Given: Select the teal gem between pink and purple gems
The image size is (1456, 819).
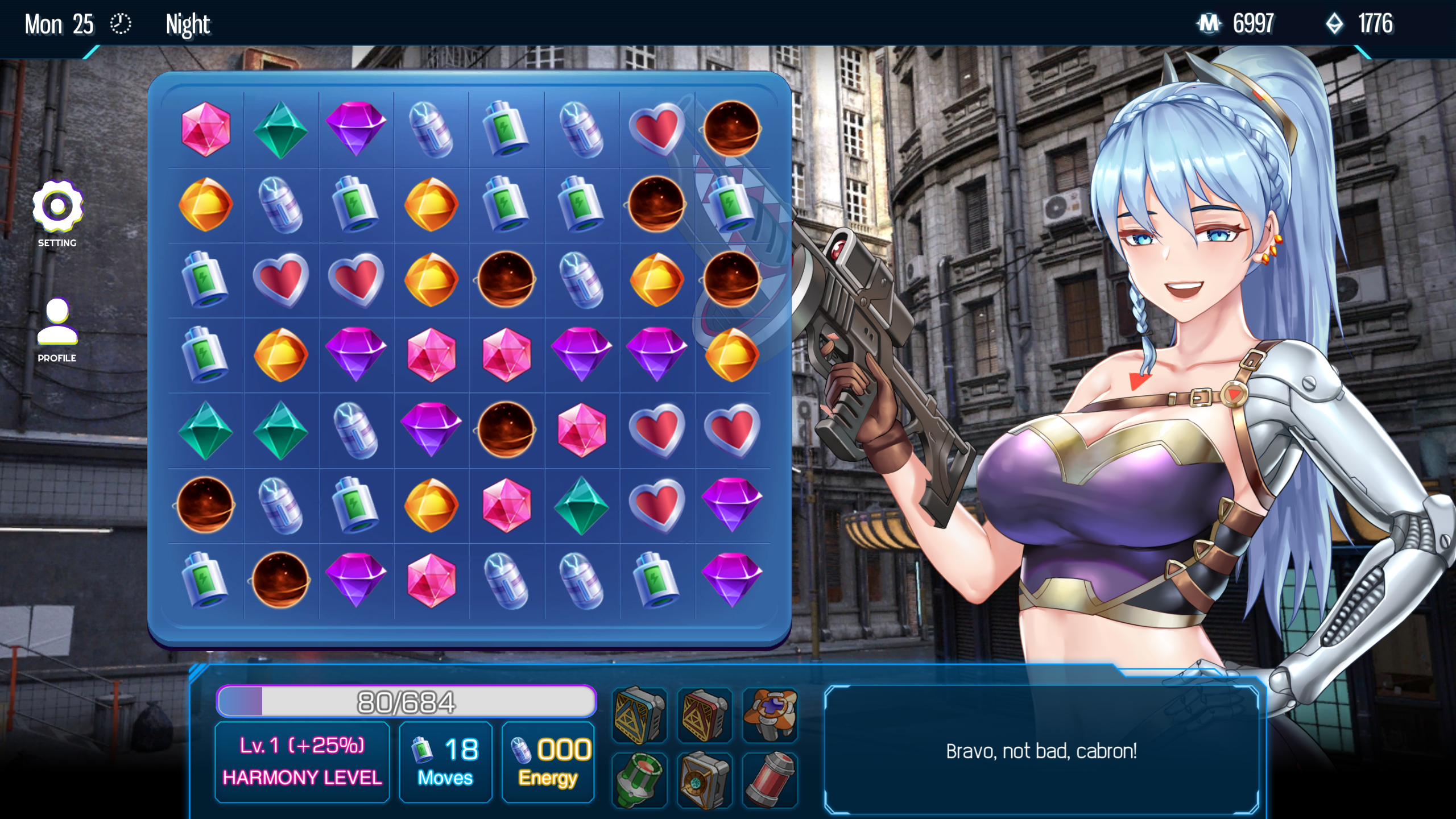Looking at the screenshot, I should point(280,129).
